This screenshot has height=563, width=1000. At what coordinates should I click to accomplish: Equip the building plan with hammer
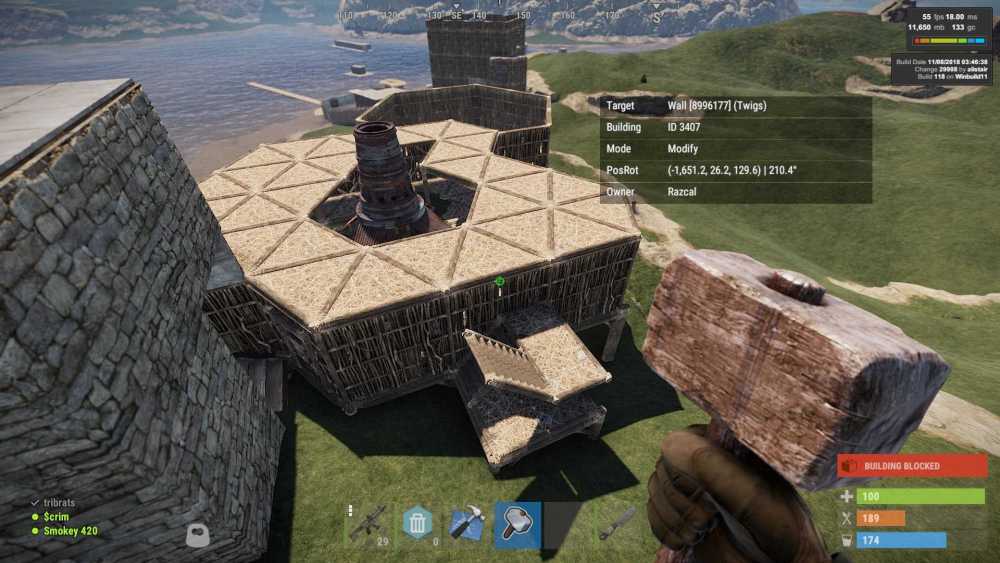467,524
